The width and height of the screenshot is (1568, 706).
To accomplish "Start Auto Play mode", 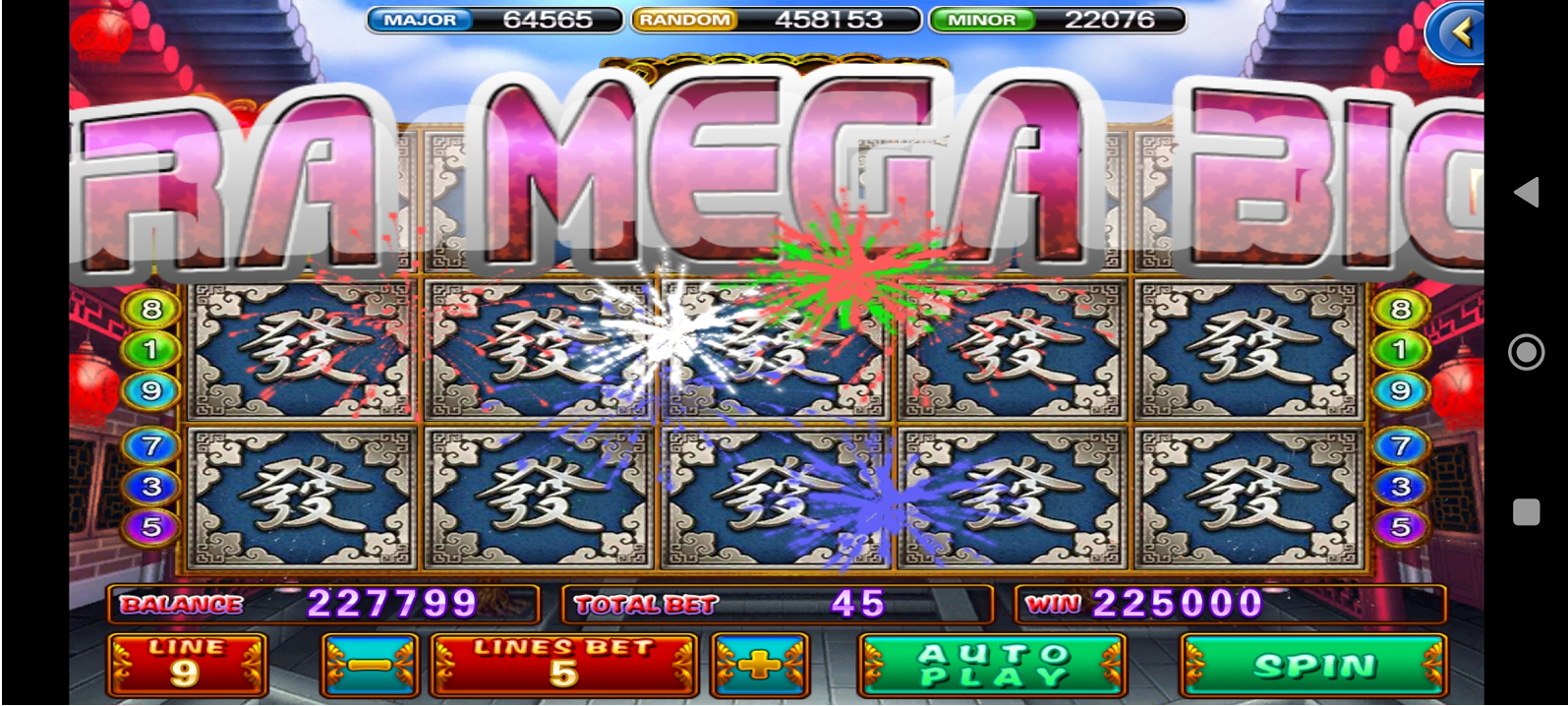I will point(992,666).
